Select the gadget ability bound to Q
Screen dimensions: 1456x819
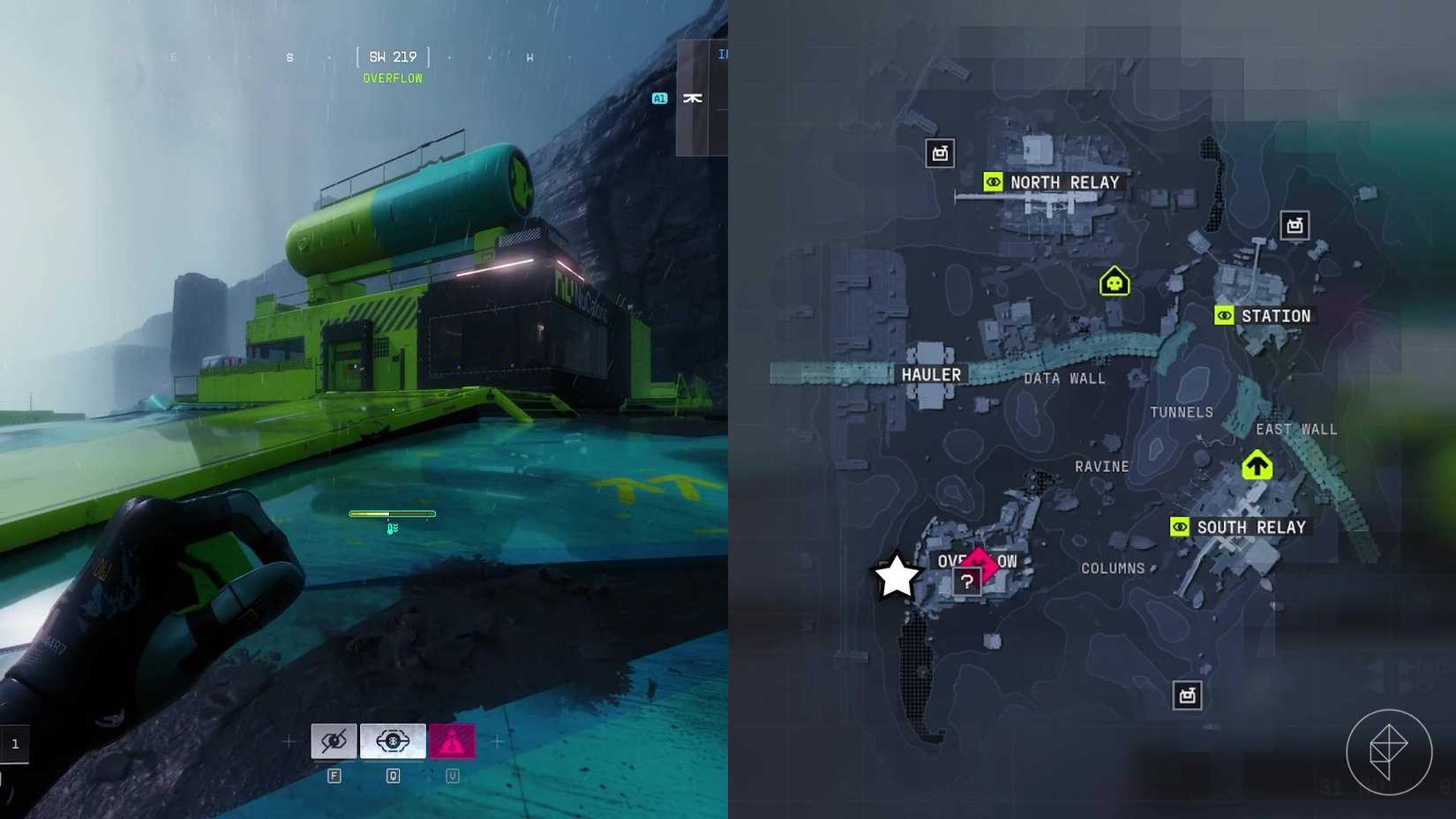point(392,740)
